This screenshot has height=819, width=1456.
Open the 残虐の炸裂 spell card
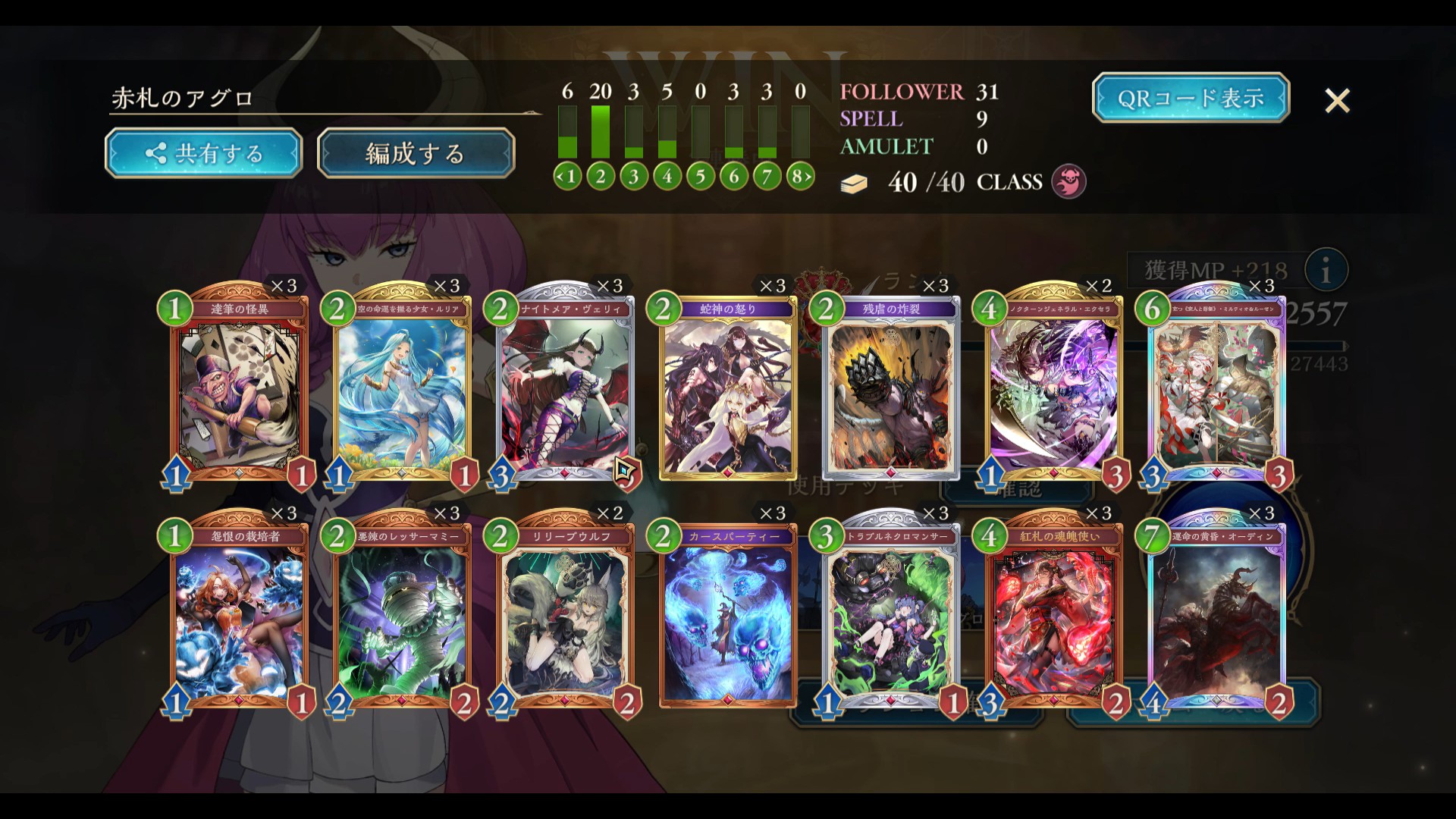tap(891, 391)
